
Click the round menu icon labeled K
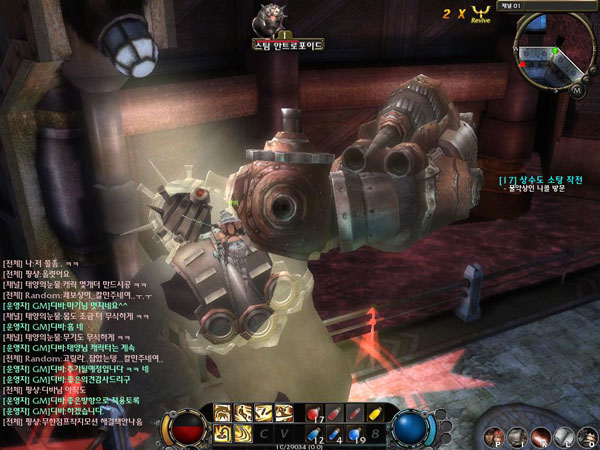(x=541, y=435)
